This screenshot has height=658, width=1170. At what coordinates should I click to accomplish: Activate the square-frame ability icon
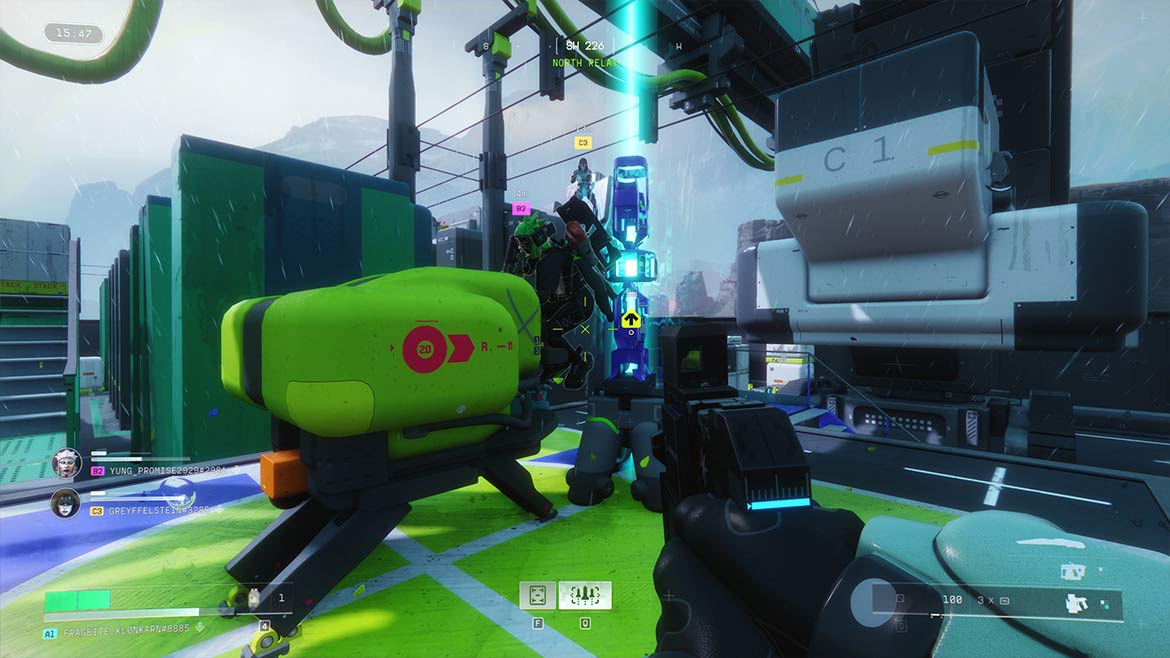537,596
